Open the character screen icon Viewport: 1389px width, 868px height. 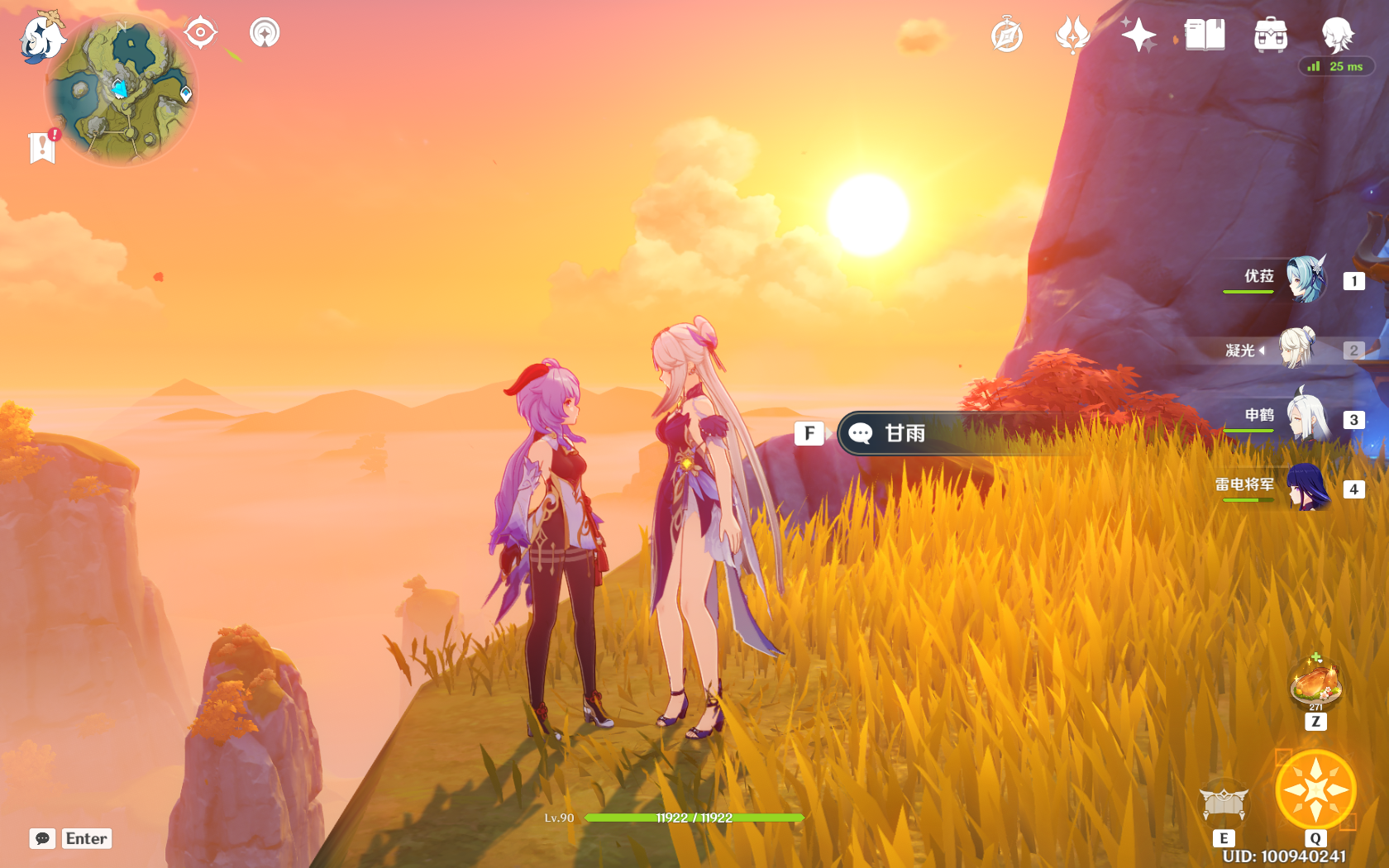click(1337, 36)
